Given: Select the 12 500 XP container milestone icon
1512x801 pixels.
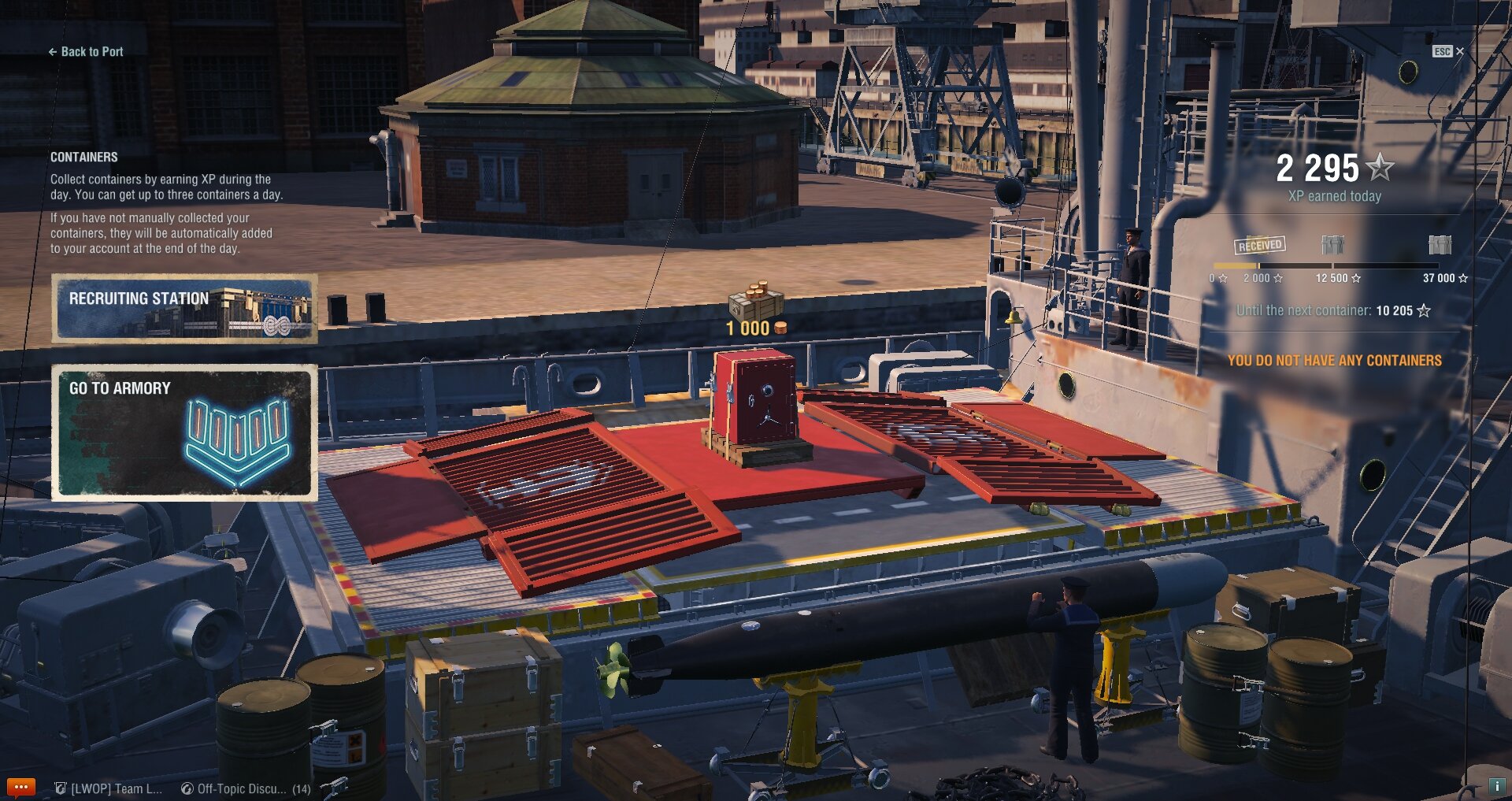Looking at the screenshot, I should click(x=1332, y=245).
